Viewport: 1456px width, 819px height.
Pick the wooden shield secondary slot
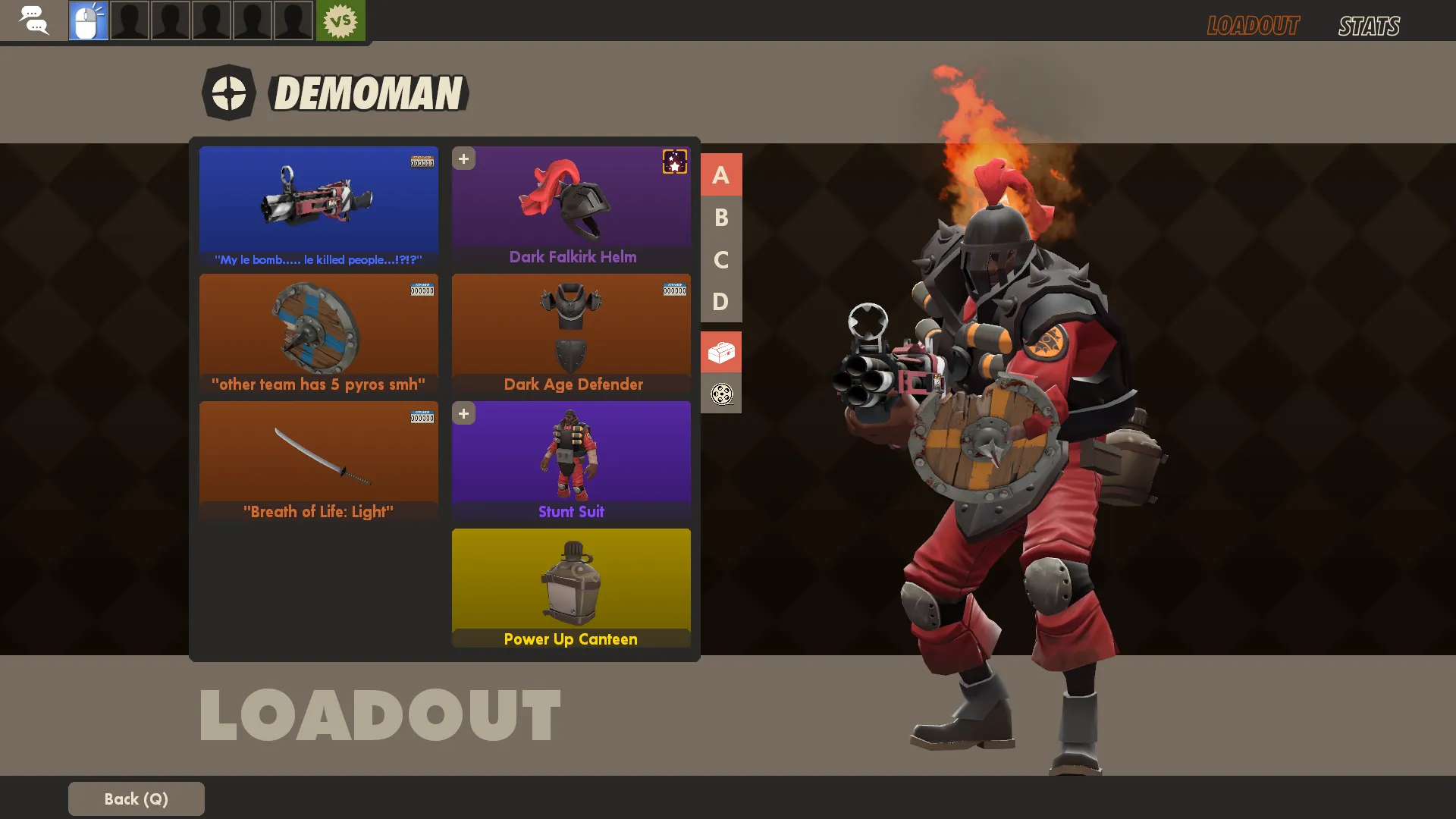318,332
